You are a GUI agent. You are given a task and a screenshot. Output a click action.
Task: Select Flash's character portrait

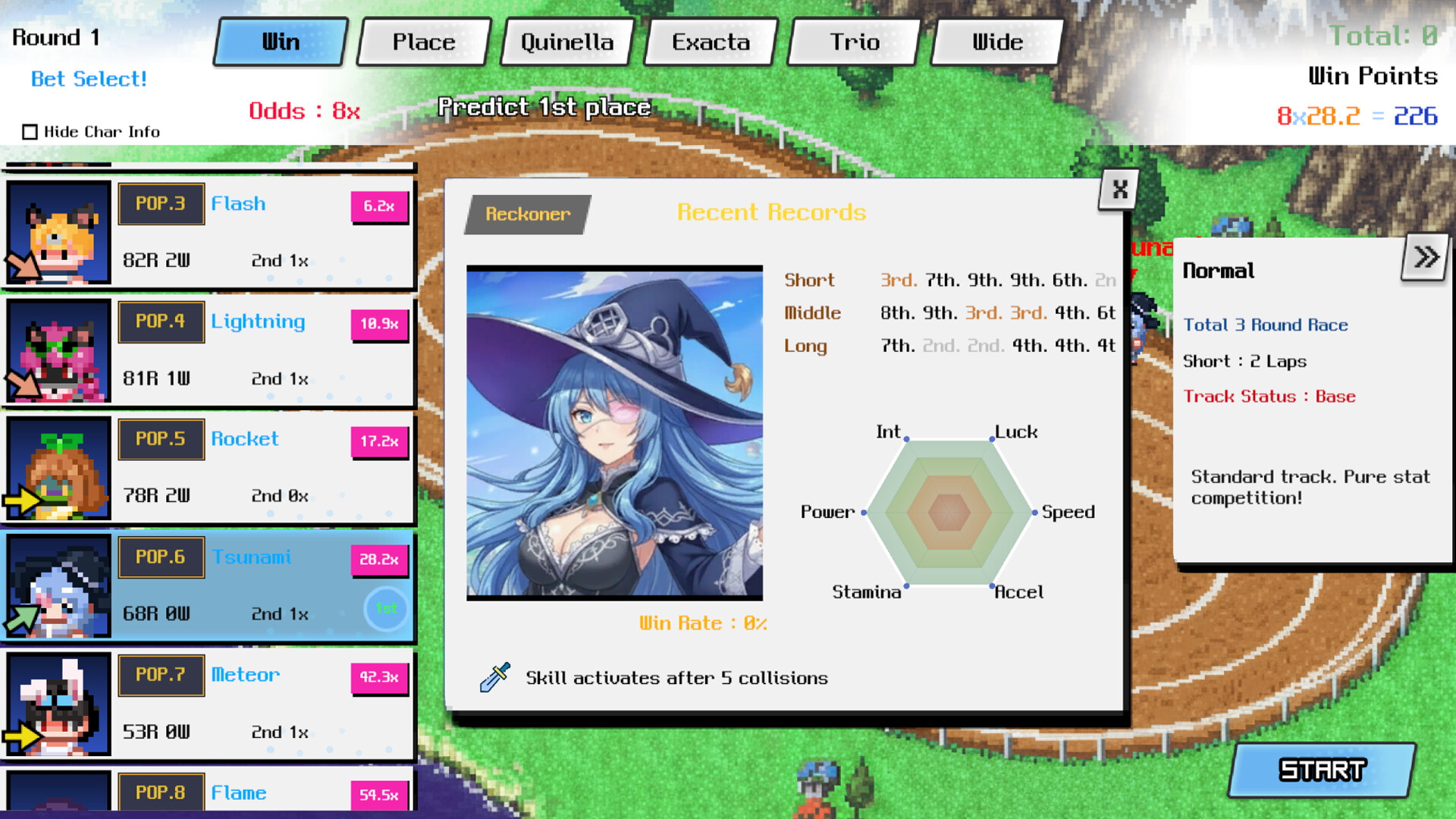(57, 231)
